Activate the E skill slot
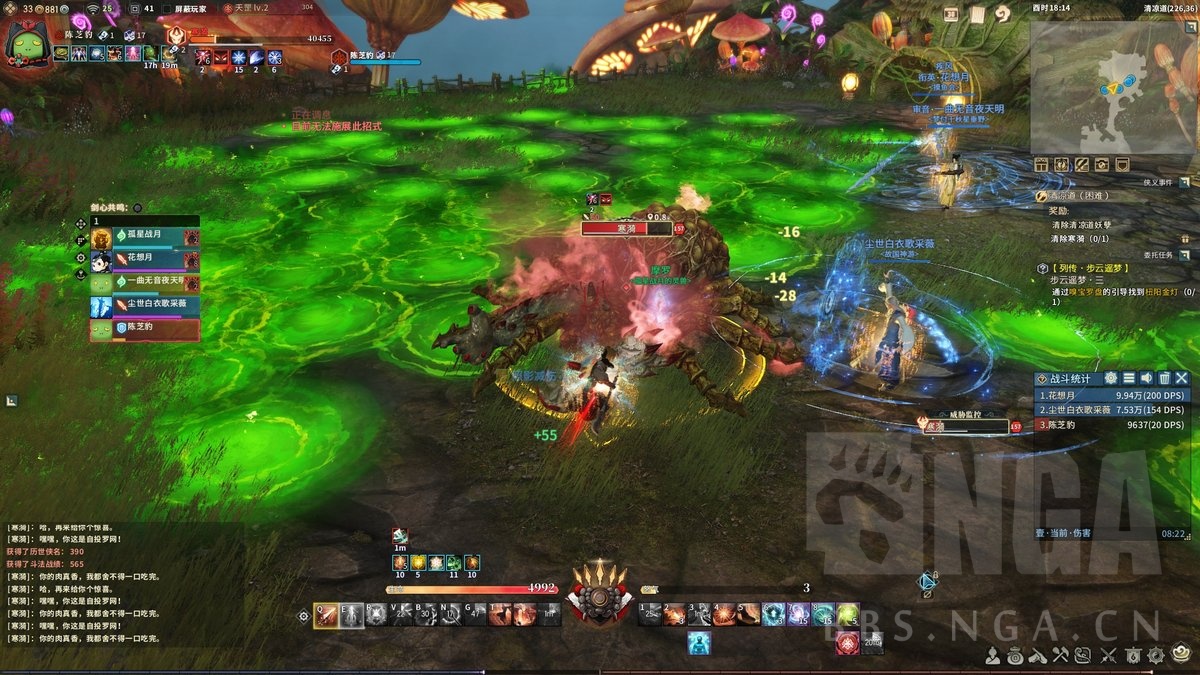This screenshot has height=675, width=1200. pyautogui.click(x=351, y=615)
